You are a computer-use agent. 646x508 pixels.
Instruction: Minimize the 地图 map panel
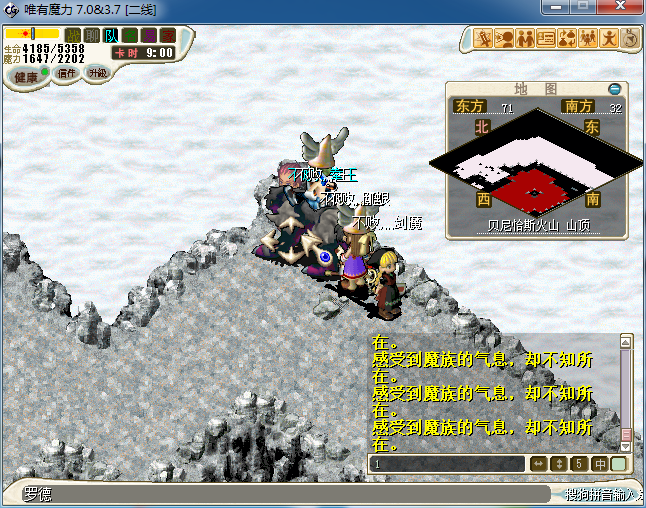(x=615, y=89)
